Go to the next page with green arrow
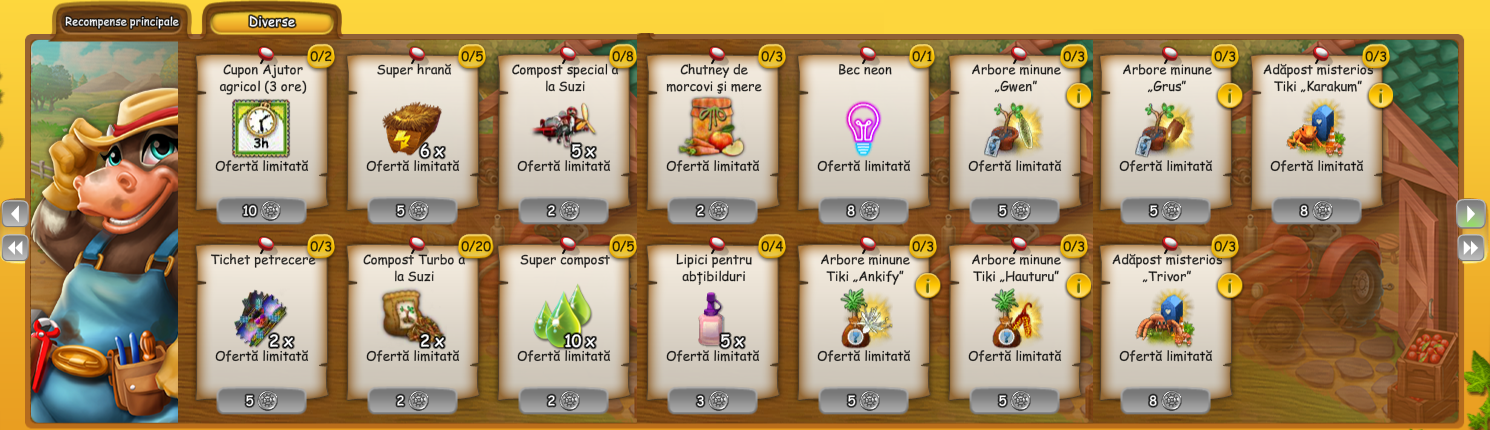The image size is (1490, 430). (x=1470, y=214)
